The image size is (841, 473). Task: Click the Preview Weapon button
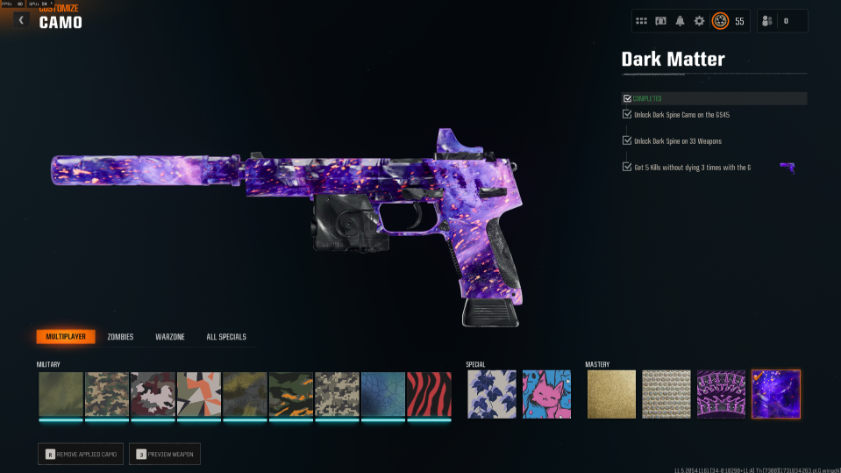point(165,454)
